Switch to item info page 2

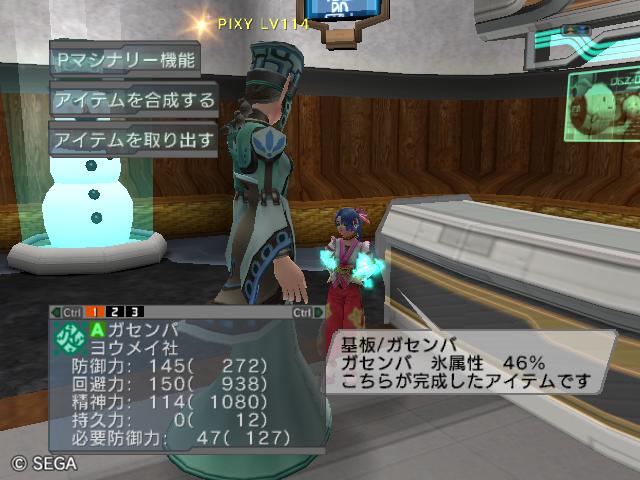[x=115, y=313]
